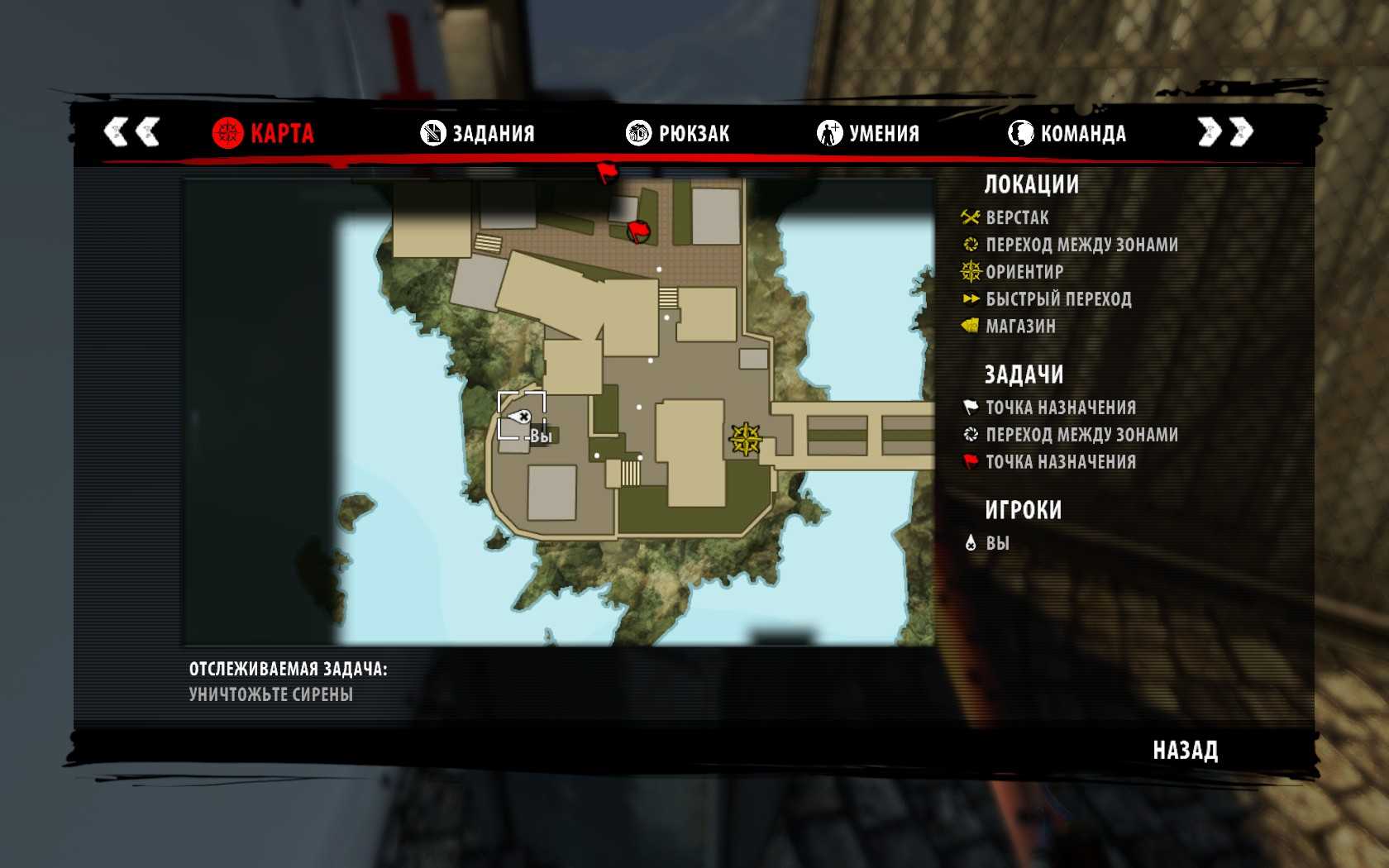Click the player position marker labeled Вы
Screen dimensions: 1389x868
(521, 417)
